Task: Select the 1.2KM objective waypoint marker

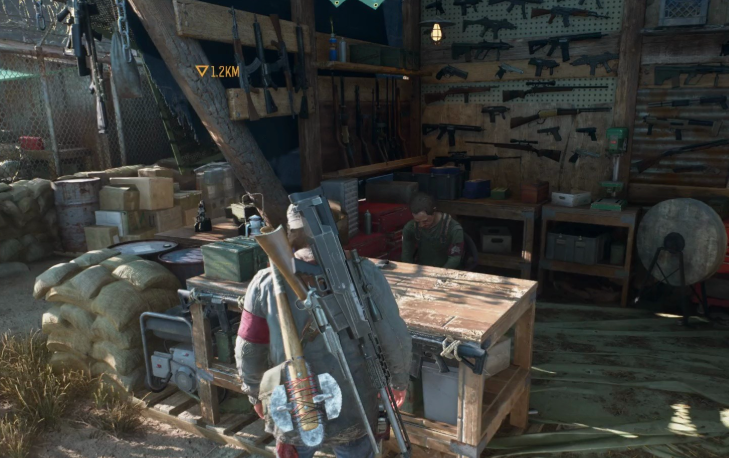Action: tap(202, 71)
